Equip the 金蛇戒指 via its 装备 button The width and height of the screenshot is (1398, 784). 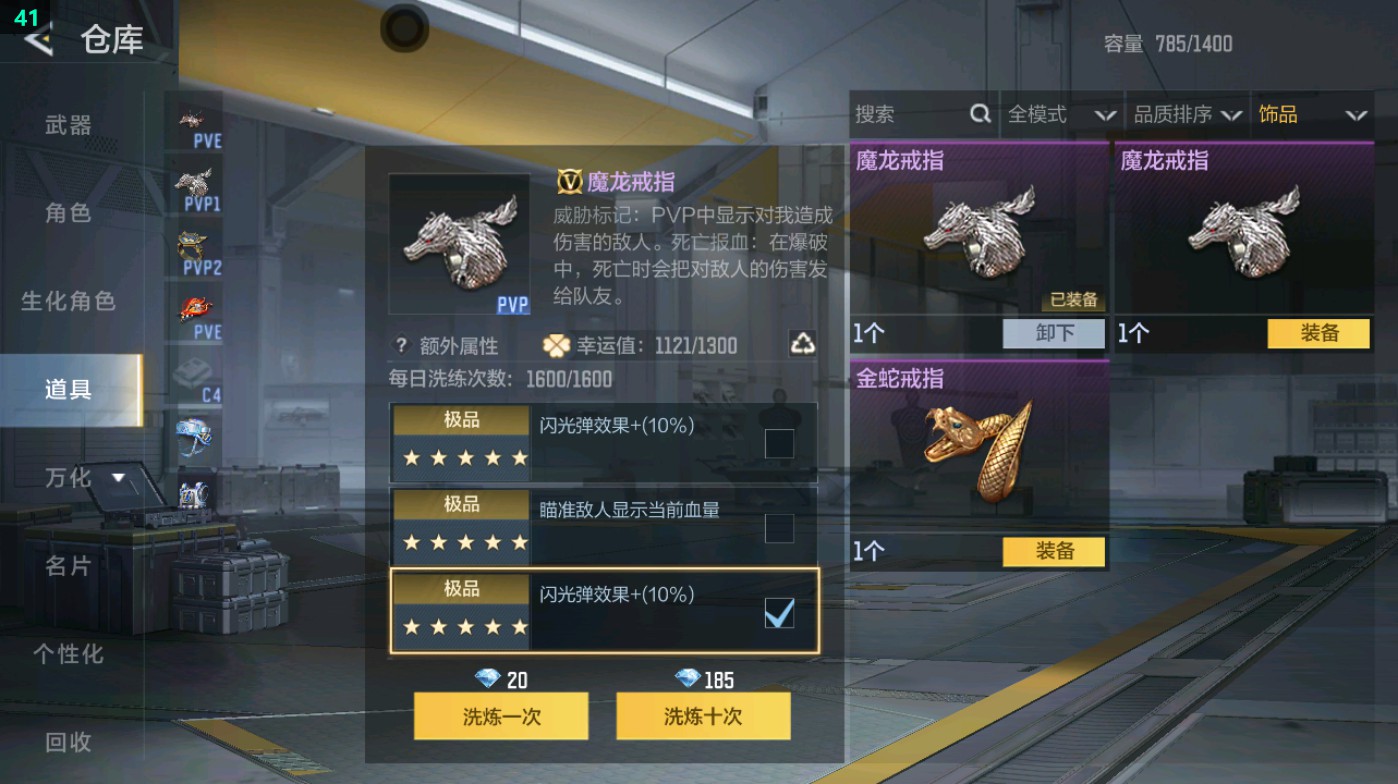(1055, 551)
